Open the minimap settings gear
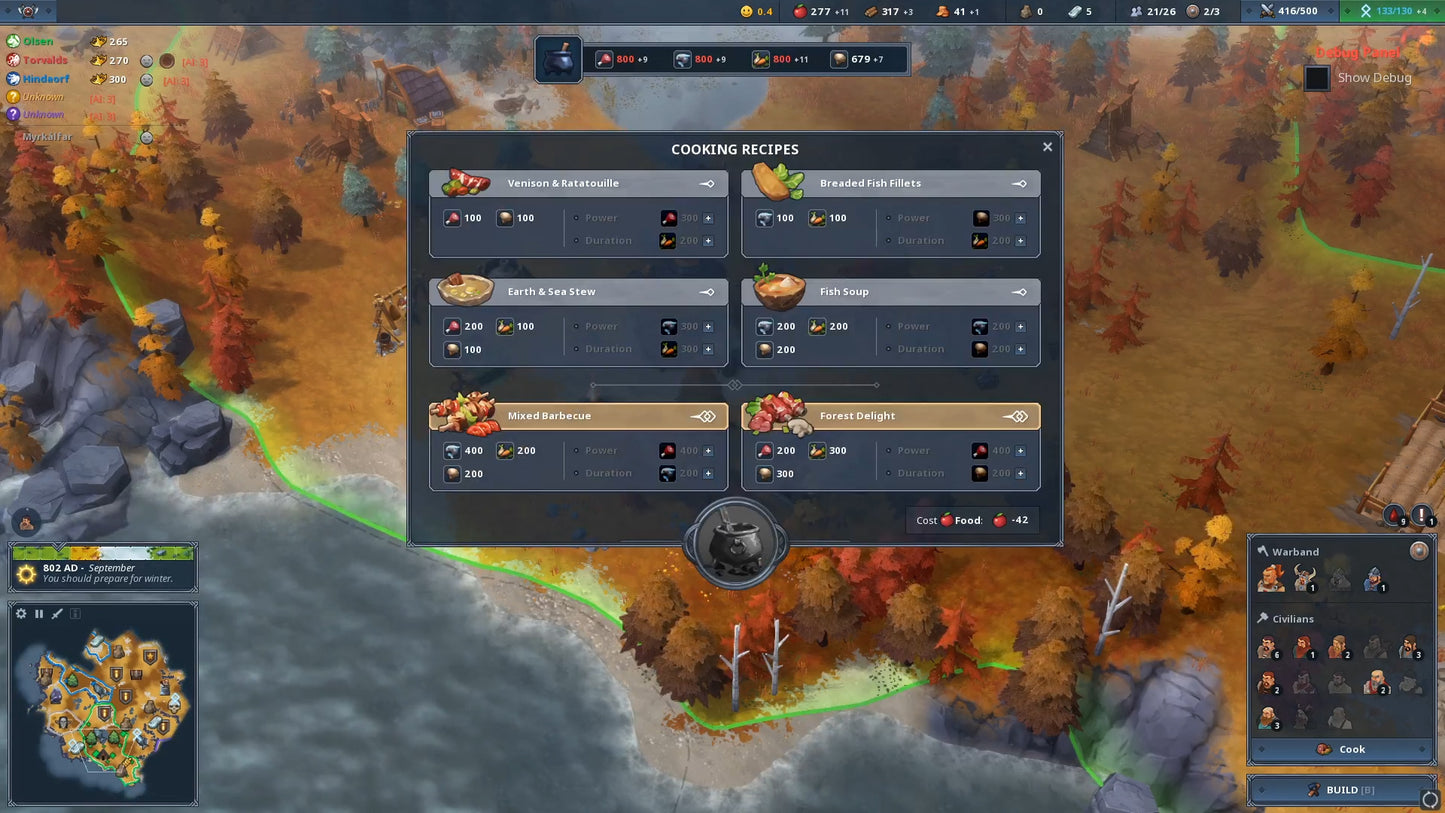 (20, 613)
